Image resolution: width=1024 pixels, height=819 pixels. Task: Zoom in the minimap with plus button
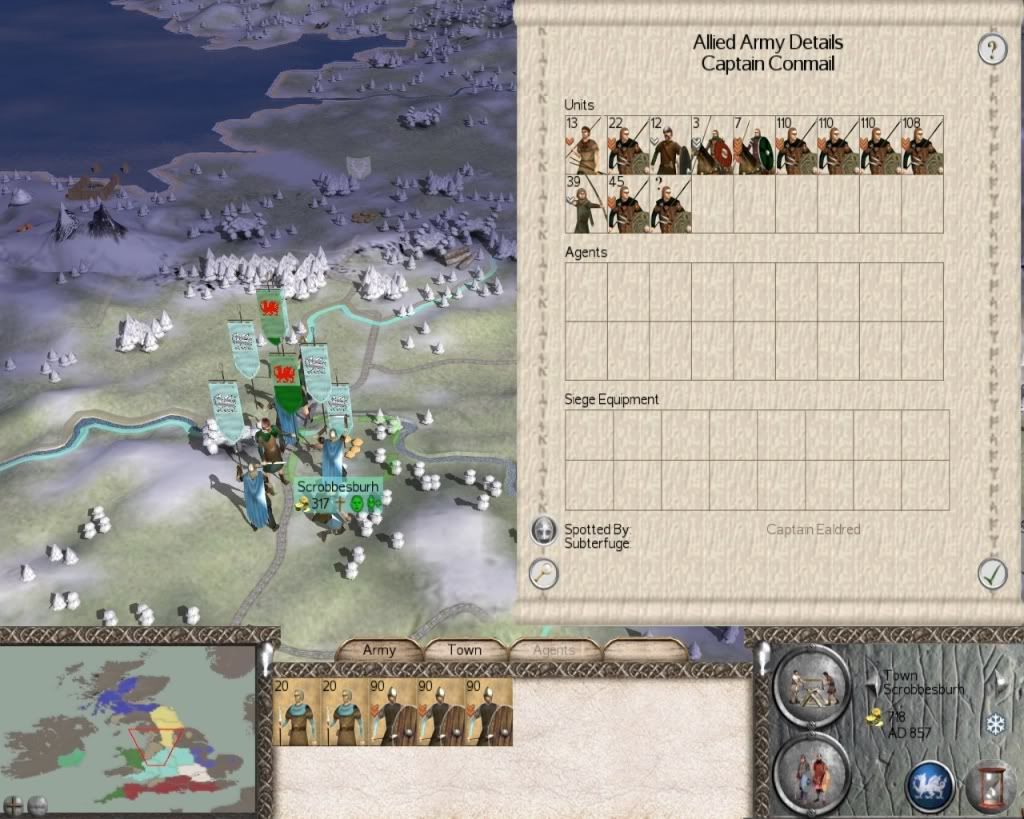[14, 804]
